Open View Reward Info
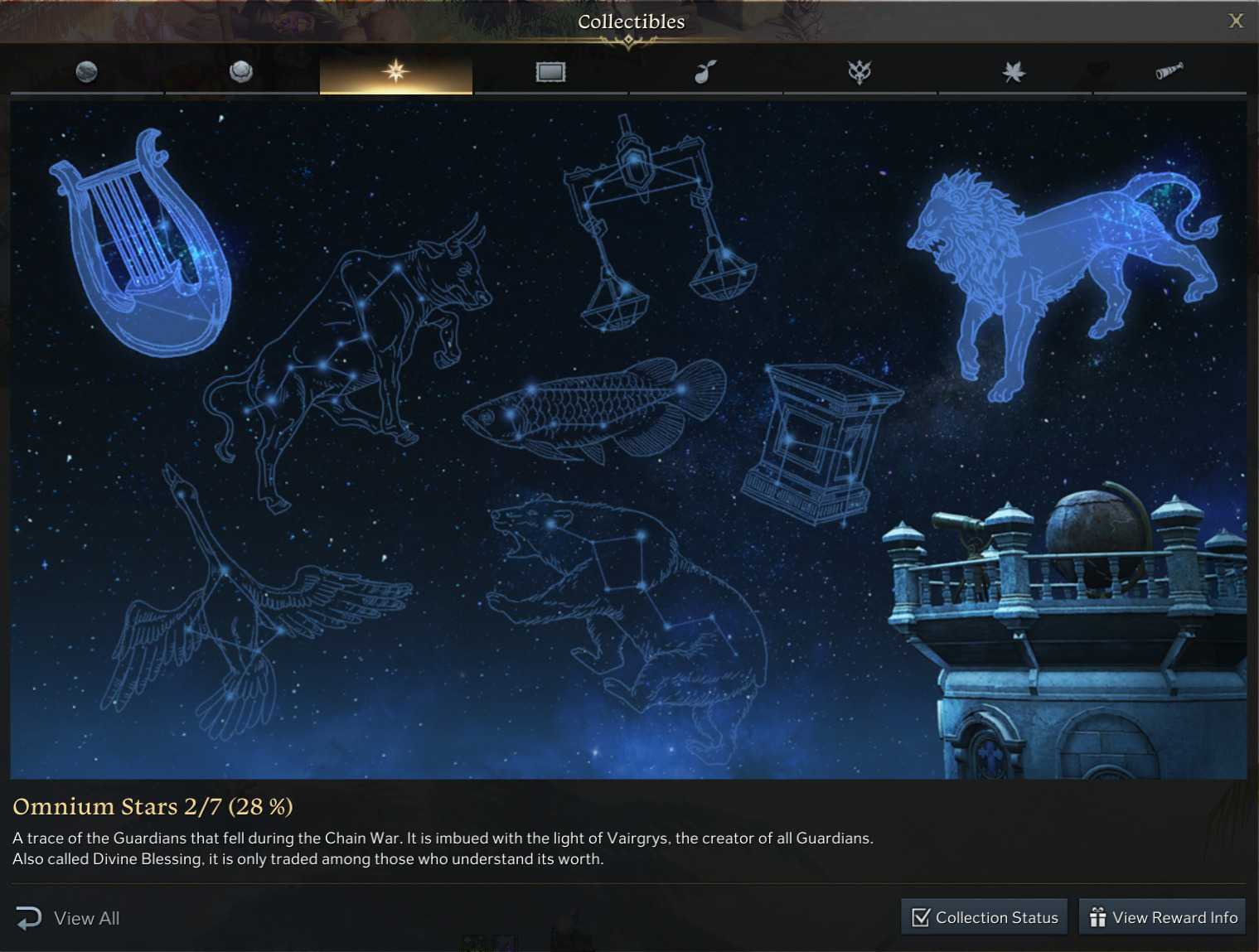This screenshot has height=952, width=1259. click(x=1162, y=917)
